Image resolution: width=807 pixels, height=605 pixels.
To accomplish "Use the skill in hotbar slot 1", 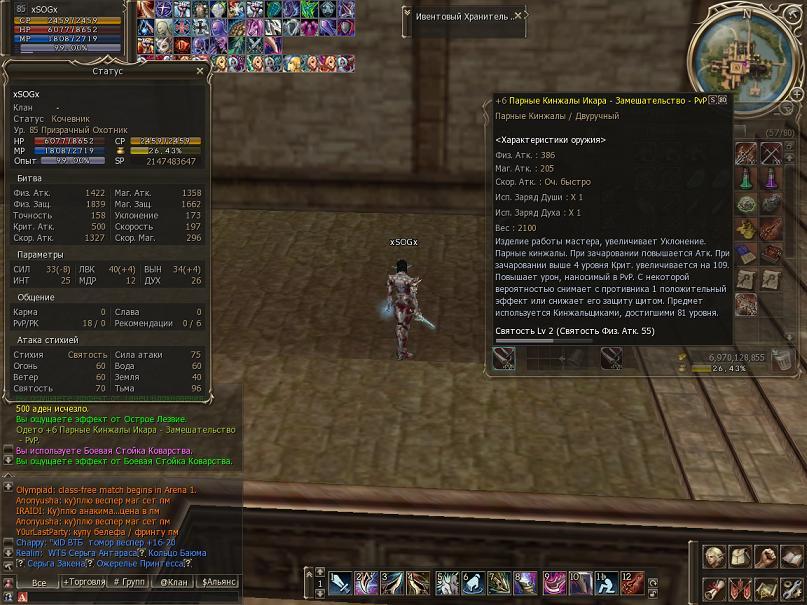I will click(x=340, y=582).
